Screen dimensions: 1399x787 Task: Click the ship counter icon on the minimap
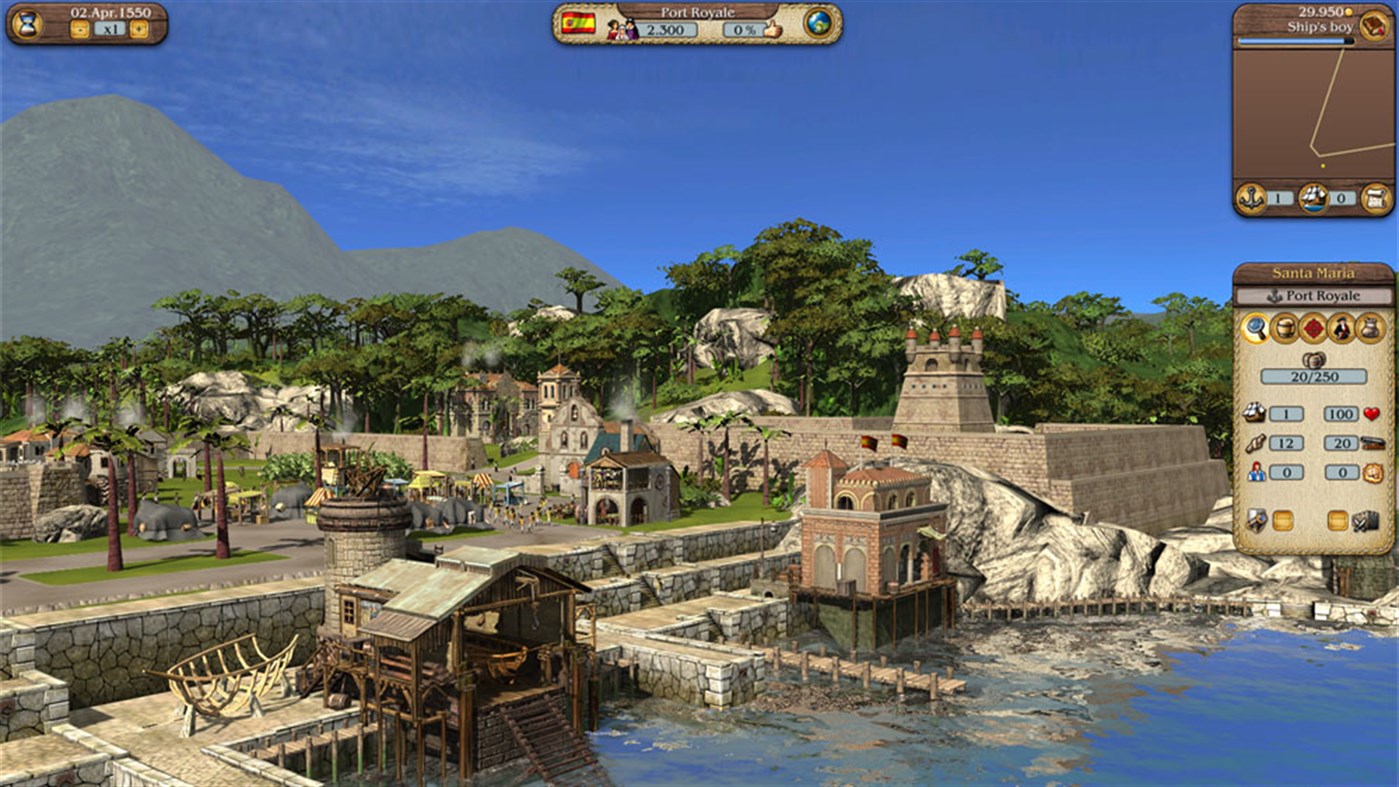click(1314, 199)
